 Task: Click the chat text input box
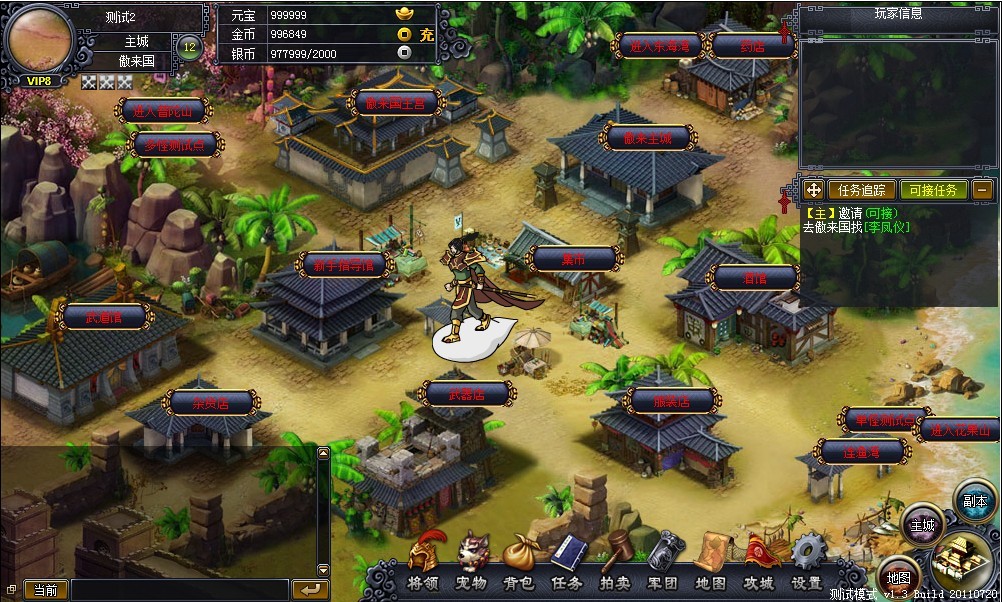pos(180,590)
